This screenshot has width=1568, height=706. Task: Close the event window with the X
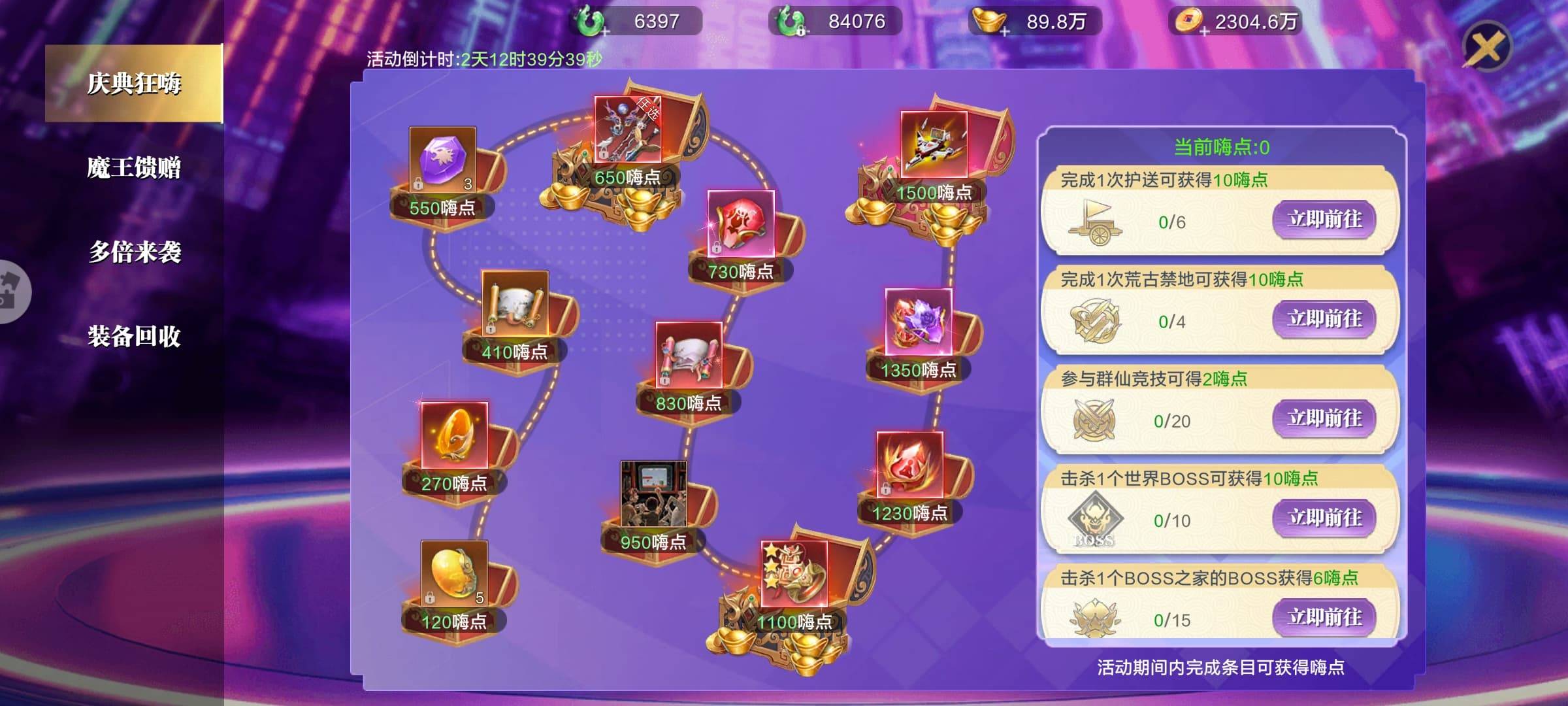1486,47
